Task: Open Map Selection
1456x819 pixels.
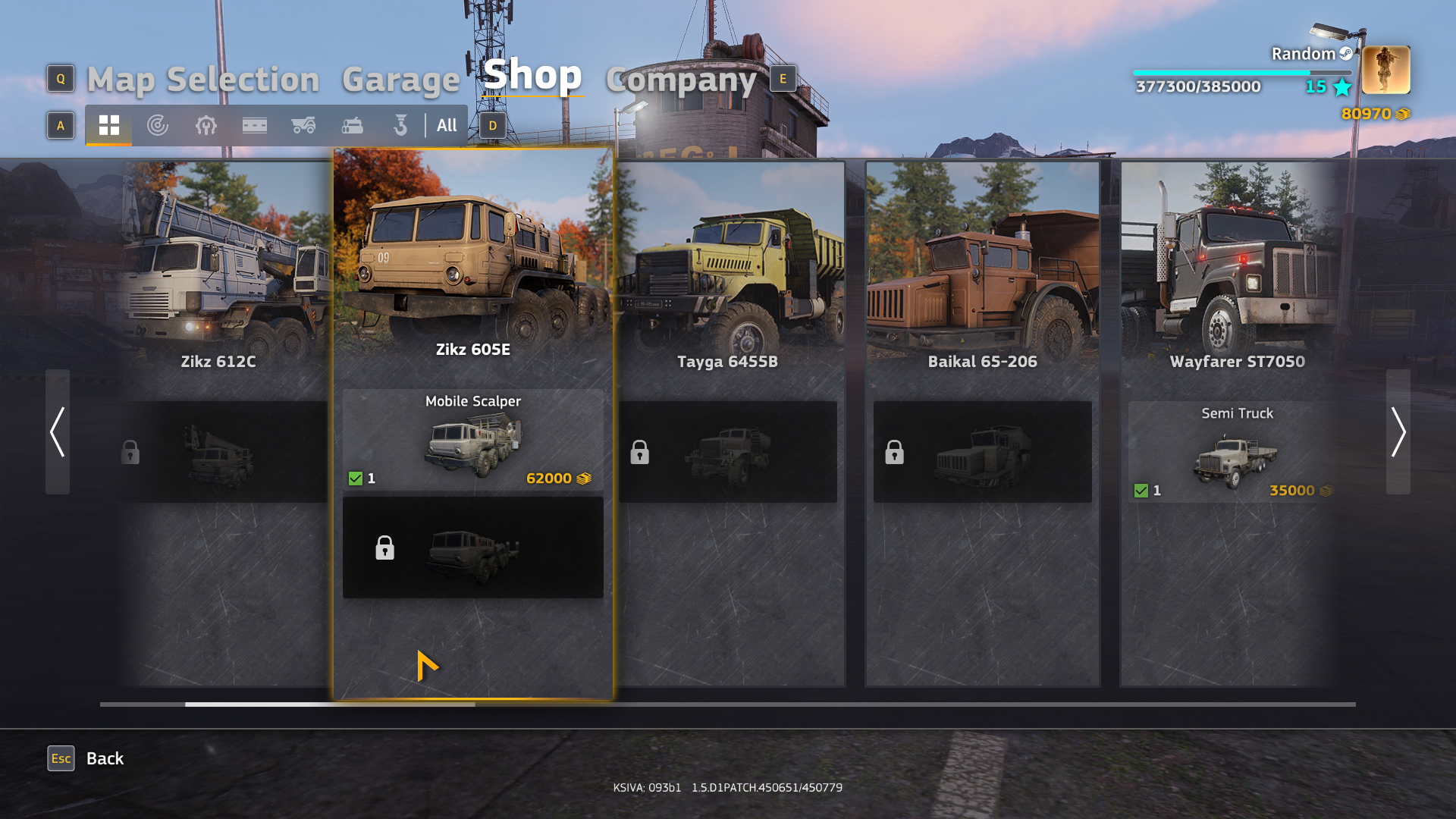Action: tap(203, 79)
